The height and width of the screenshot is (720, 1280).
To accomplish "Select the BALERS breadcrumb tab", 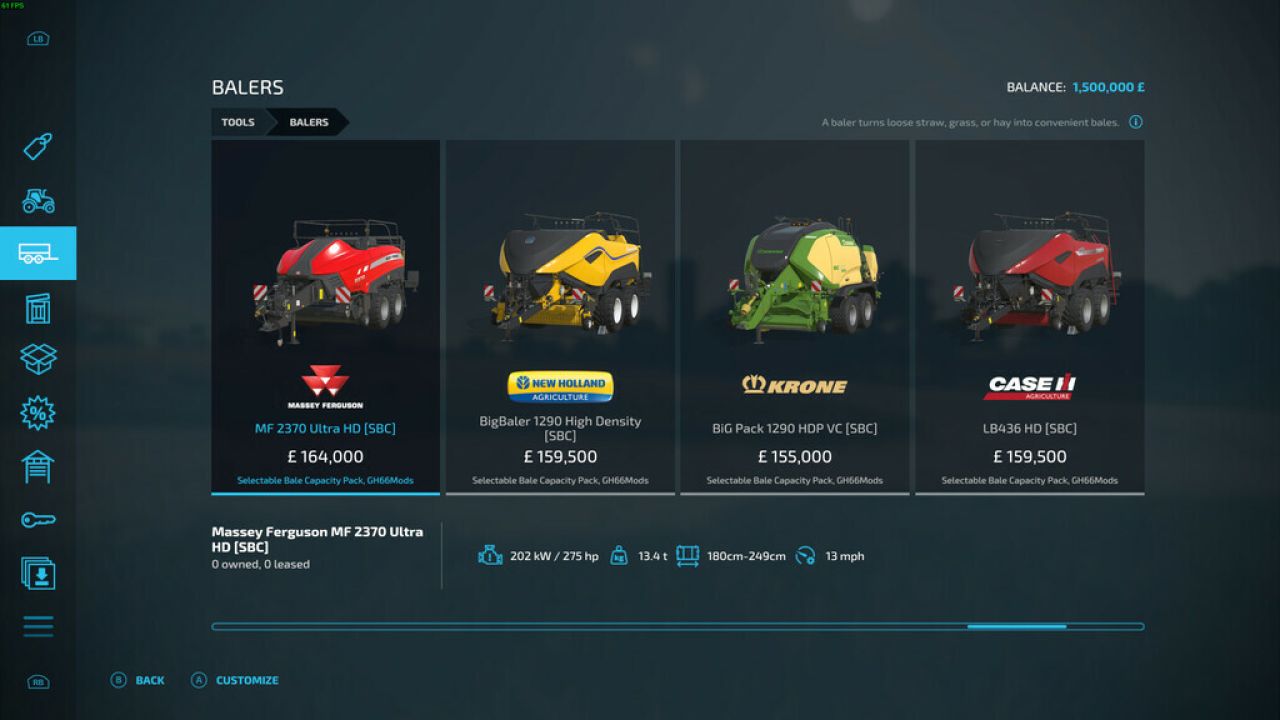I will [x=307, y=122].
